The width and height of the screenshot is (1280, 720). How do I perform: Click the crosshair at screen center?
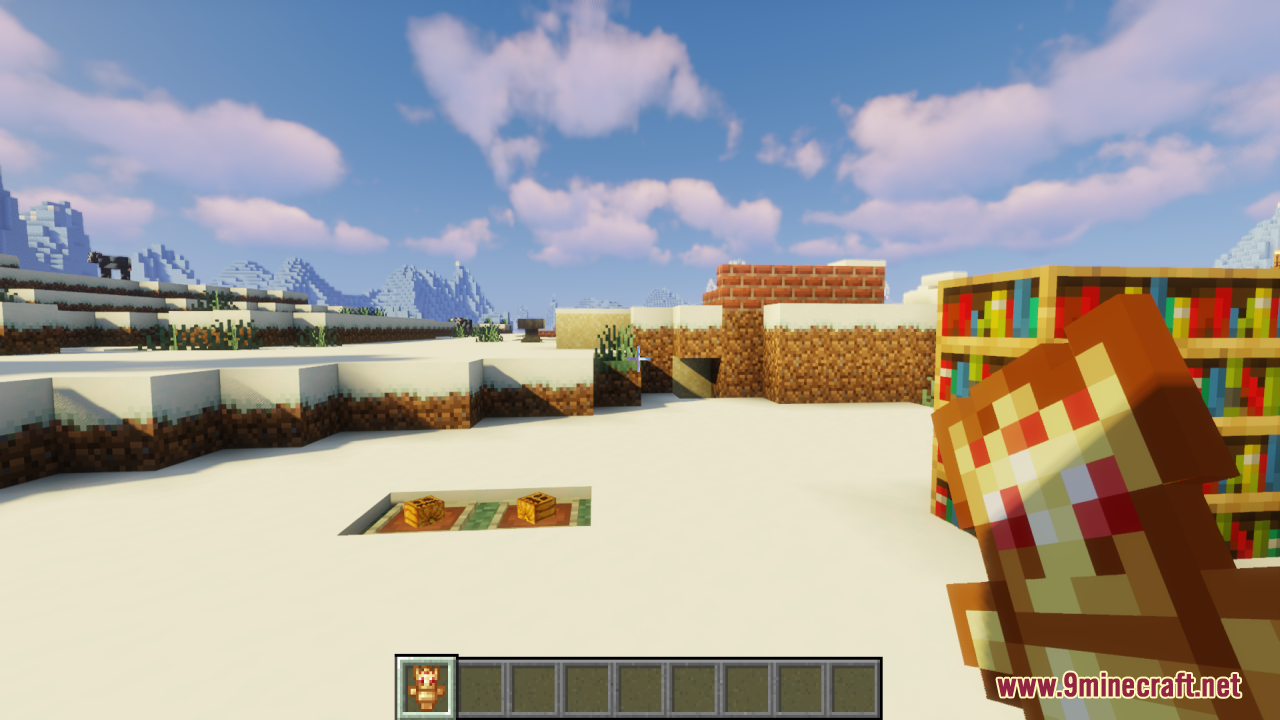pos(640,360)
